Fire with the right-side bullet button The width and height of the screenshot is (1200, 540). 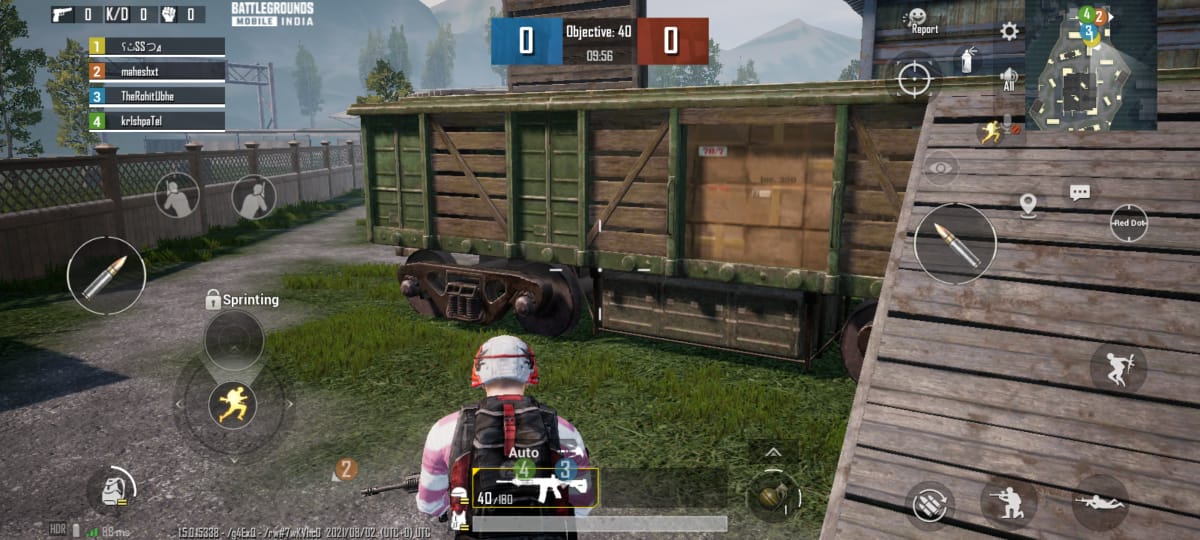[x=955, y=244]
